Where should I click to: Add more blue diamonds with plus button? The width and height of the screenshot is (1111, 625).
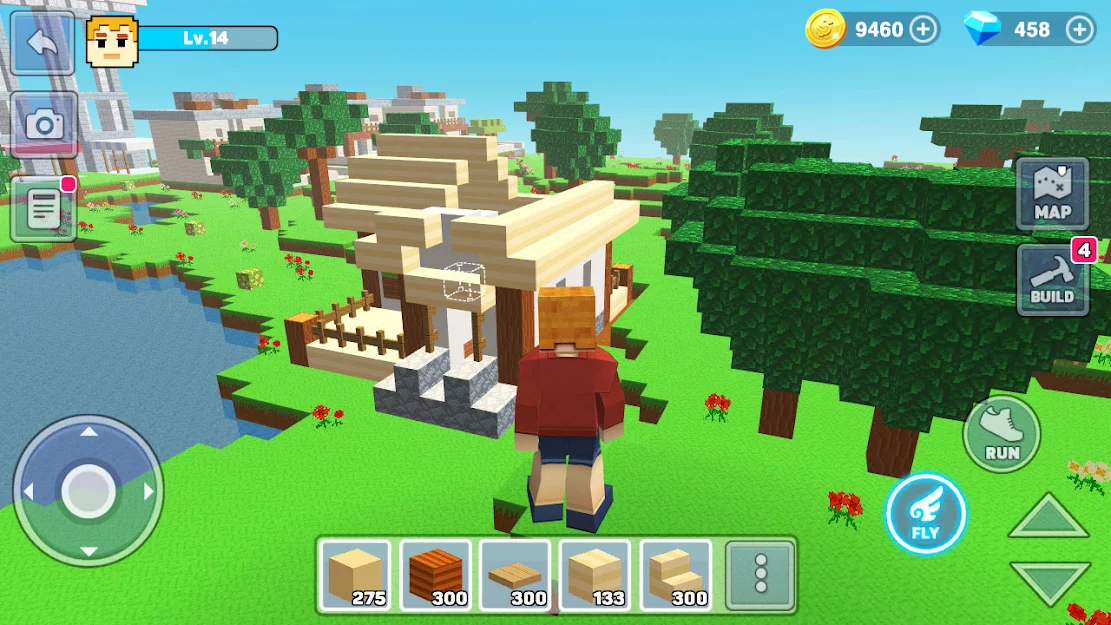pos(1080,29)
